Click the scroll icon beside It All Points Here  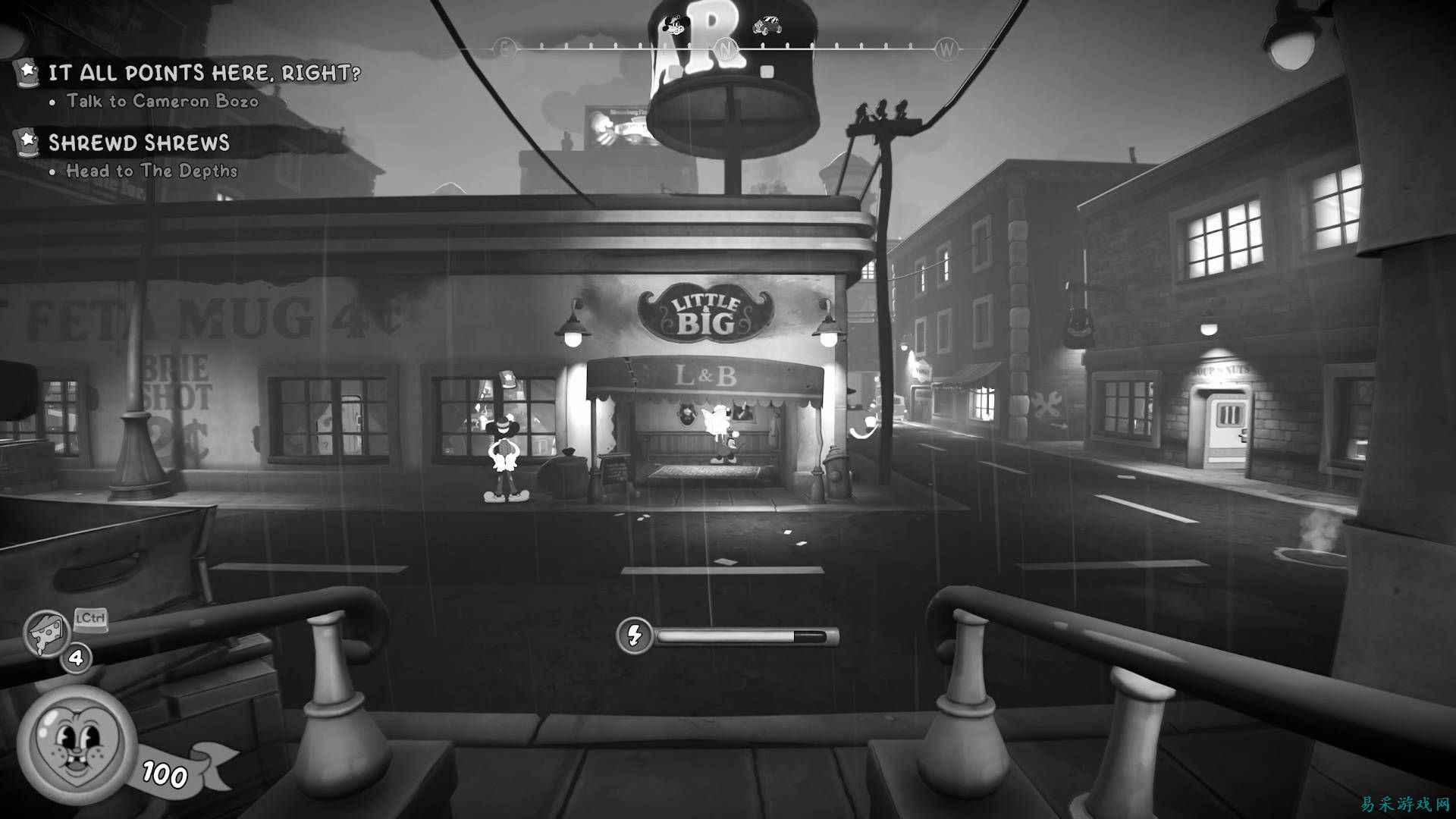[27, 72]
